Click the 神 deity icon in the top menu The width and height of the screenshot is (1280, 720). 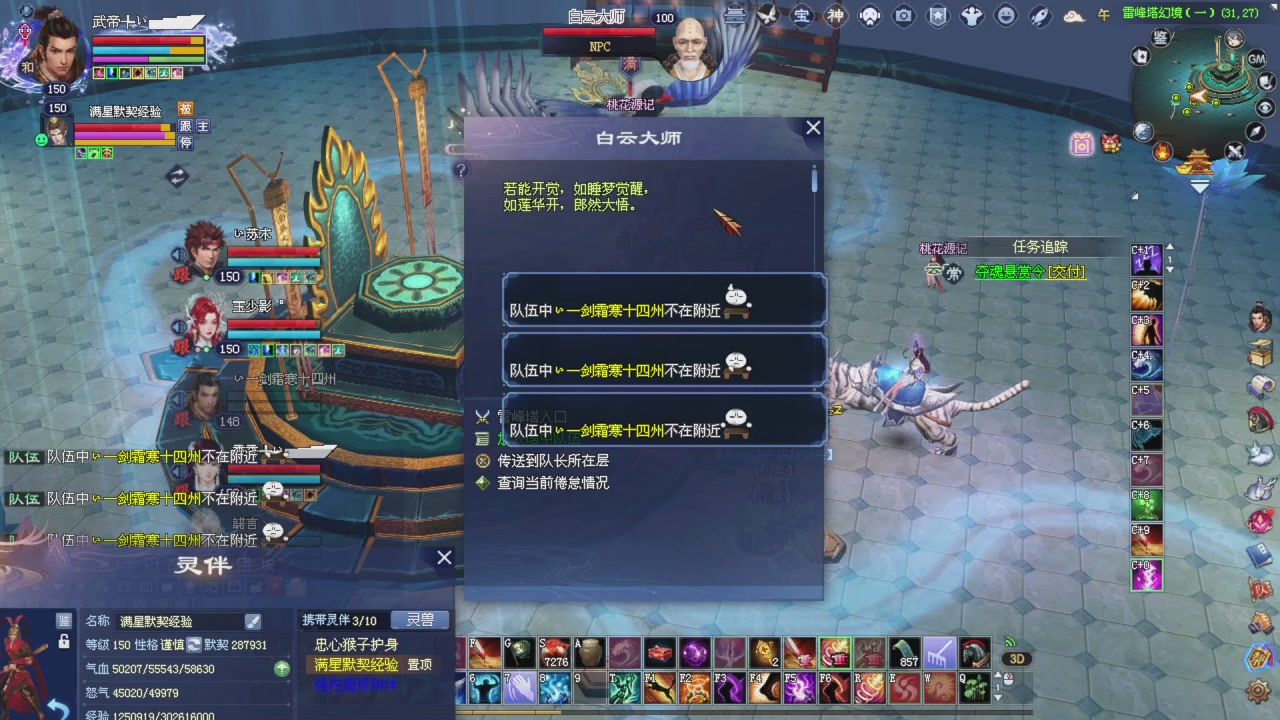click(834, 17)
